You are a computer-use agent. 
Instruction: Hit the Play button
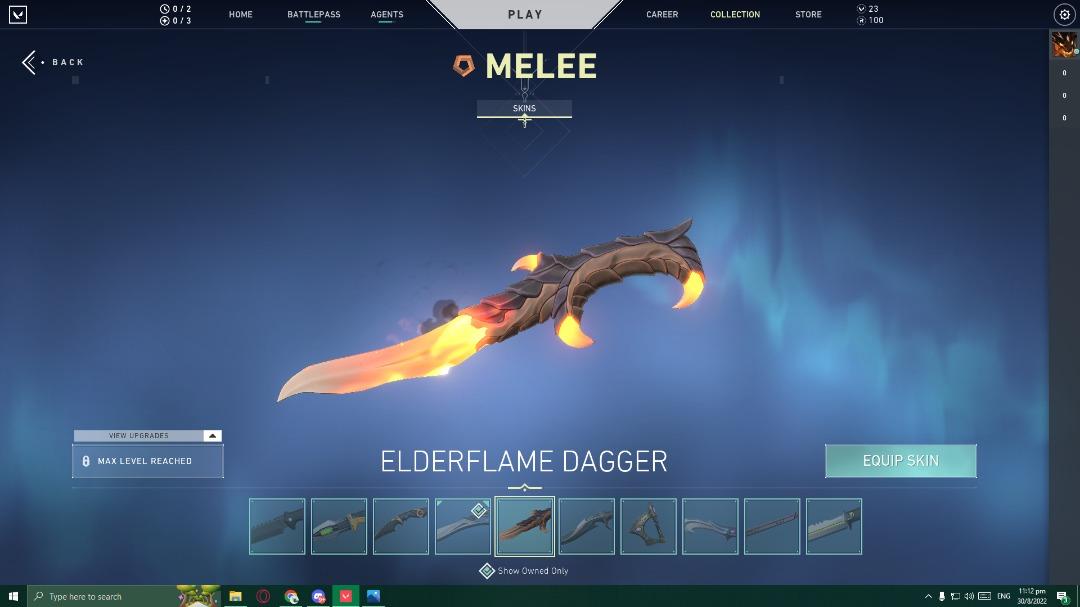(x=524, y=15)
